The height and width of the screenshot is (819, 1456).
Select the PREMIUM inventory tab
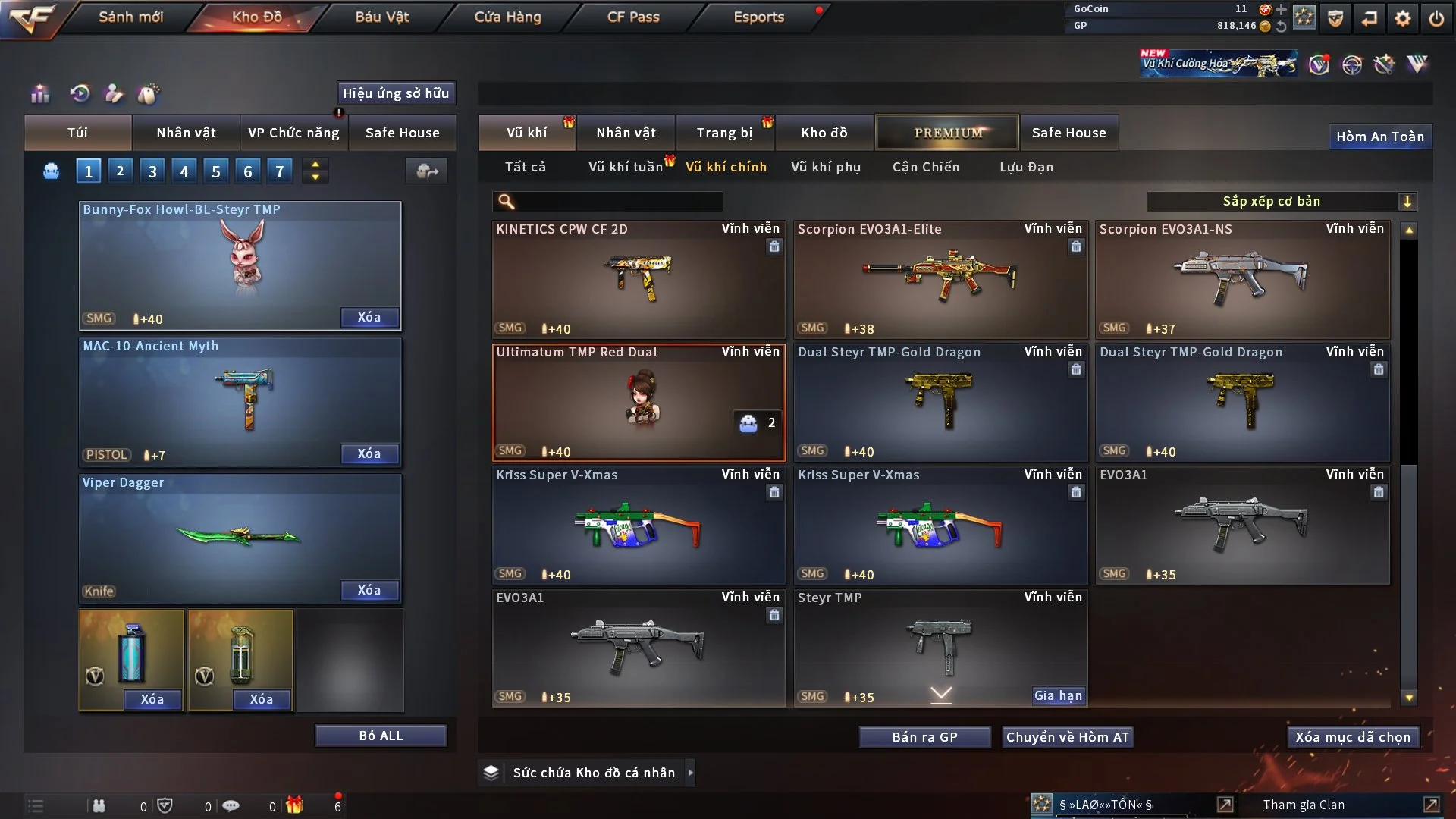pos(947,133)
